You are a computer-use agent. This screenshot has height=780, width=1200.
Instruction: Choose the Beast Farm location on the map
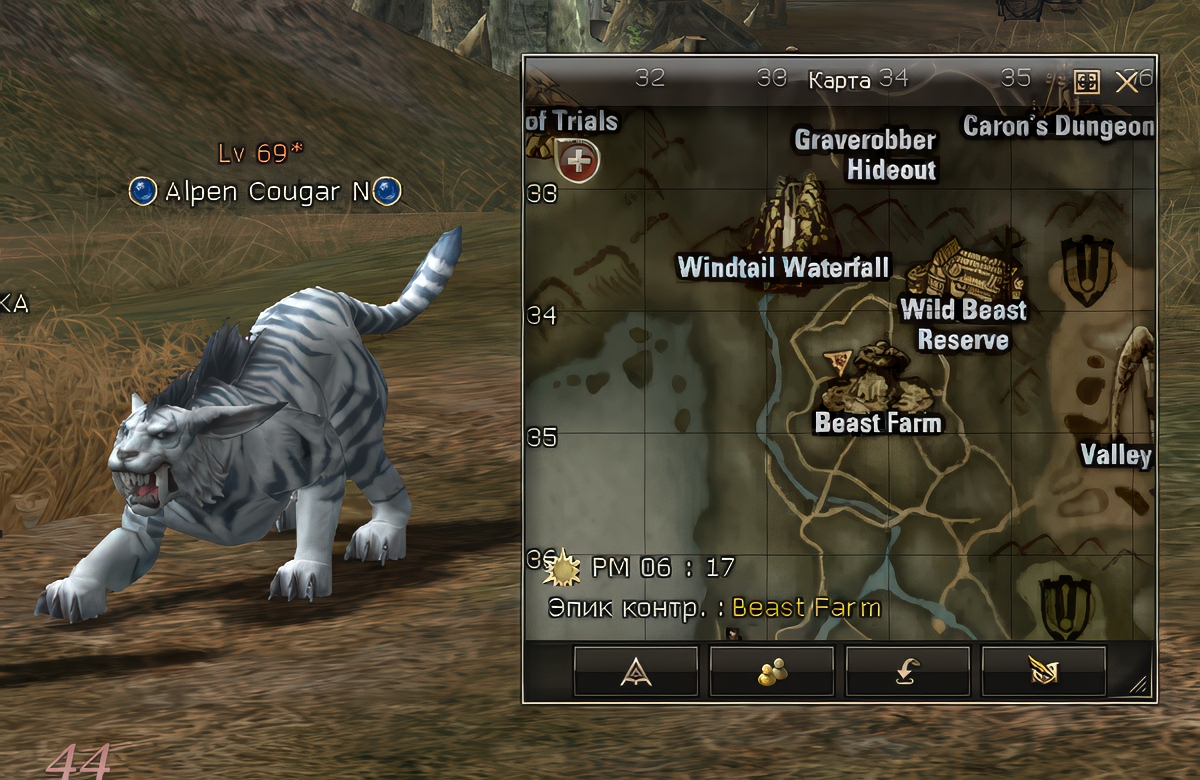pyautogui.click(x=877, y=375)
